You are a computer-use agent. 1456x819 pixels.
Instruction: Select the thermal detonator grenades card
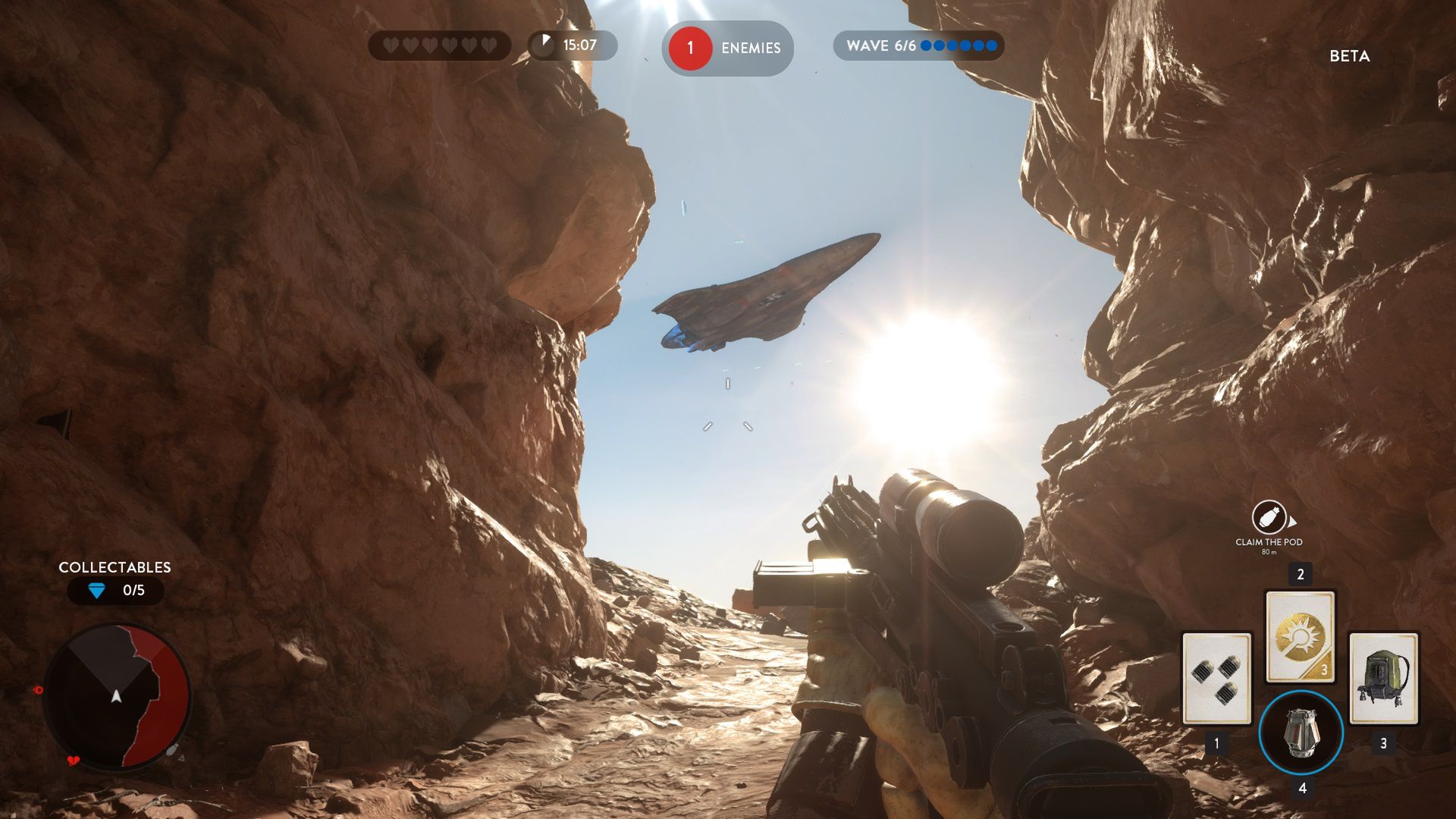point(1216,679)
